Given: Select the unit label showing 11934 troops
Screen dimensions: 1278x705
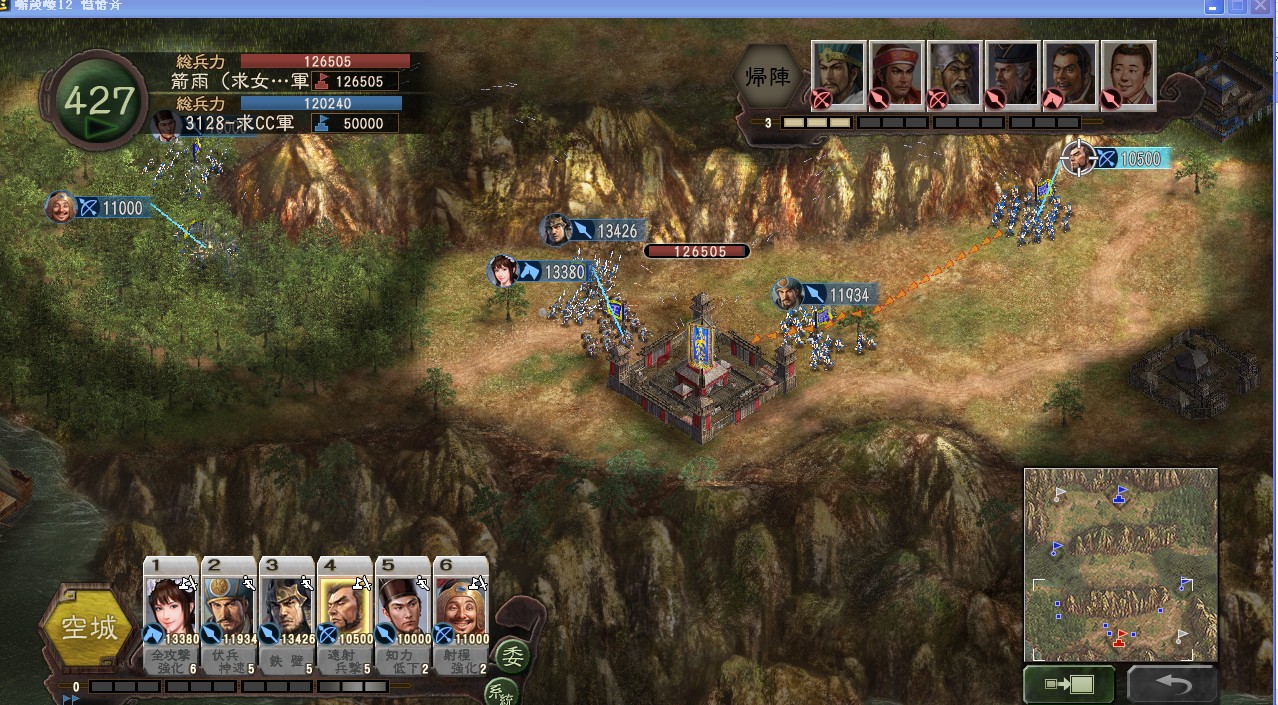Looking at the screenshot, I should (825, 295).
